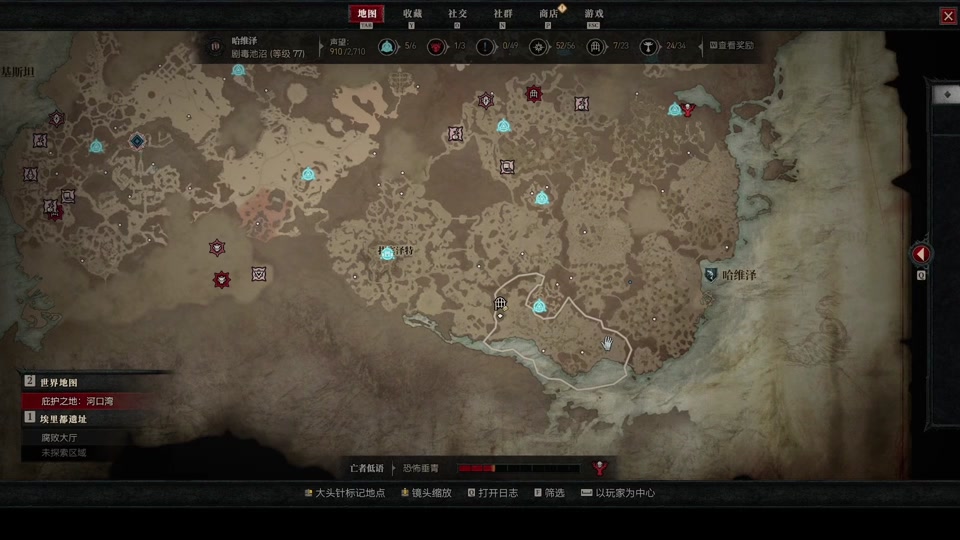Close the map screen with the X

tap(947, 16)
